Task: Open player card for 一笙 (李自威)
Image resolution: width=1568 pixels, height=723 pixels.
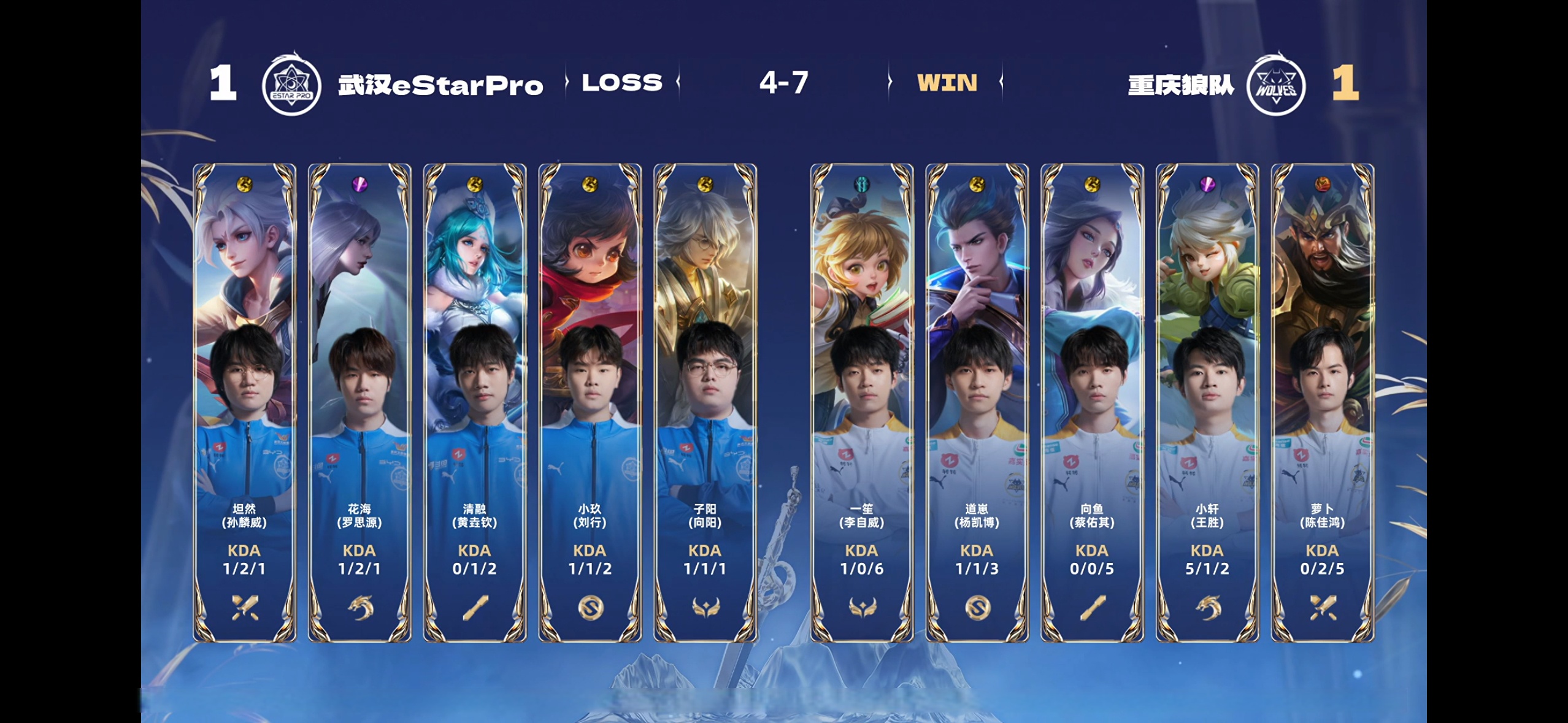Action: tap(862, 402)
